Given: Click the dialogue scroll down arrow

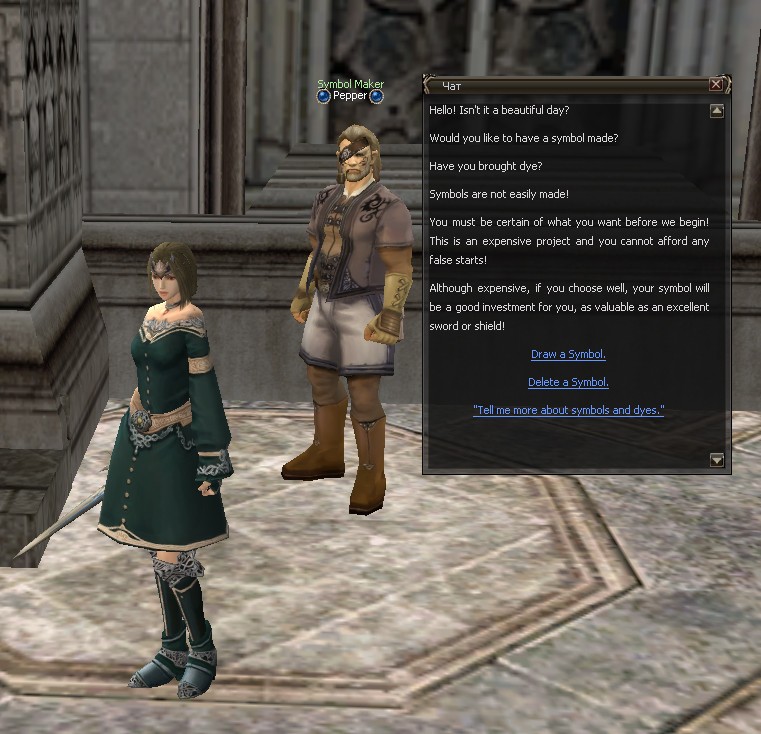Looking at the screenshot, I should pos(716,460).
